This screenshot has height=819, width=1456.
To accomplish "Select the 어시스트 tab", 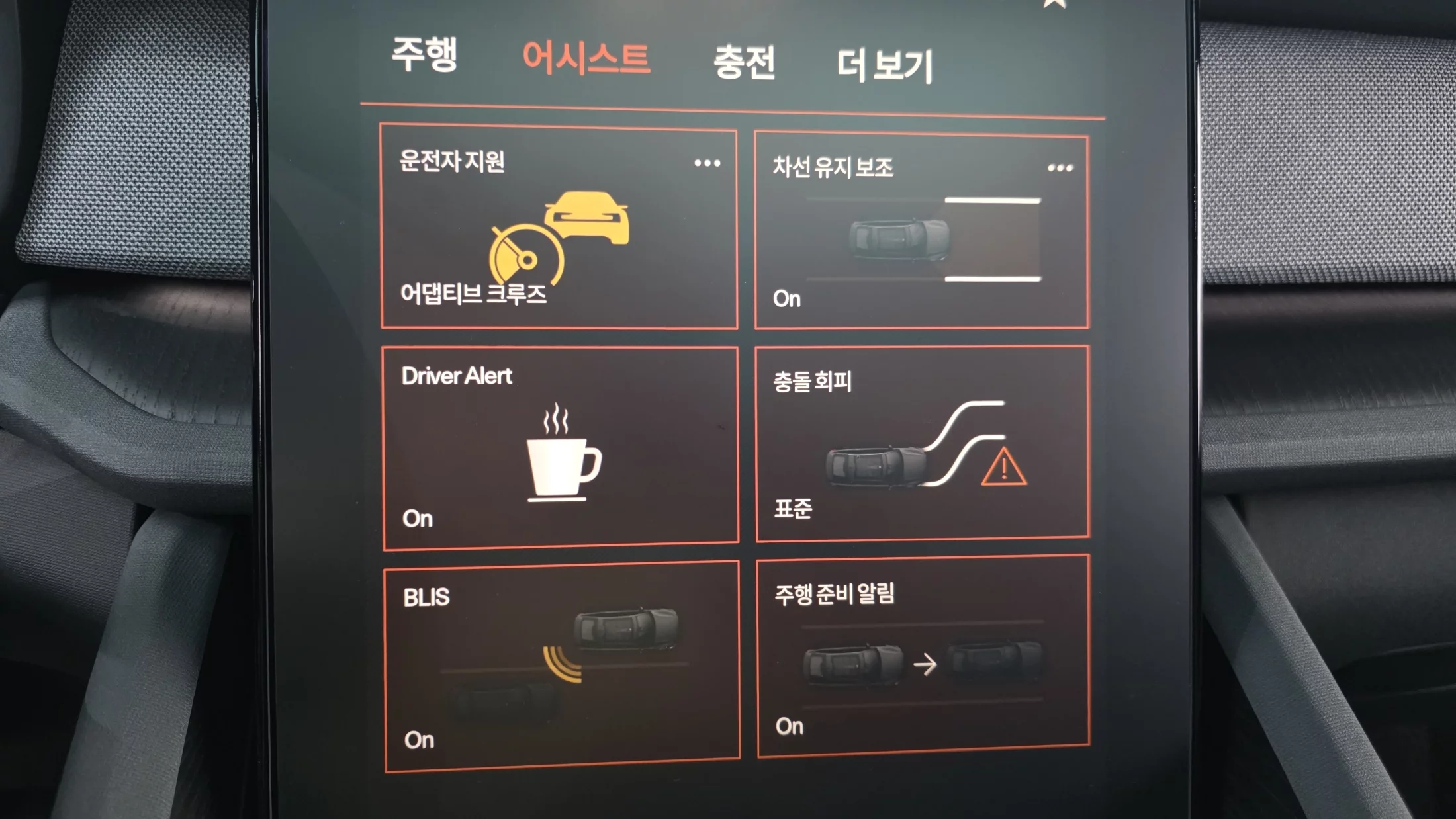I will click(586, 58).
